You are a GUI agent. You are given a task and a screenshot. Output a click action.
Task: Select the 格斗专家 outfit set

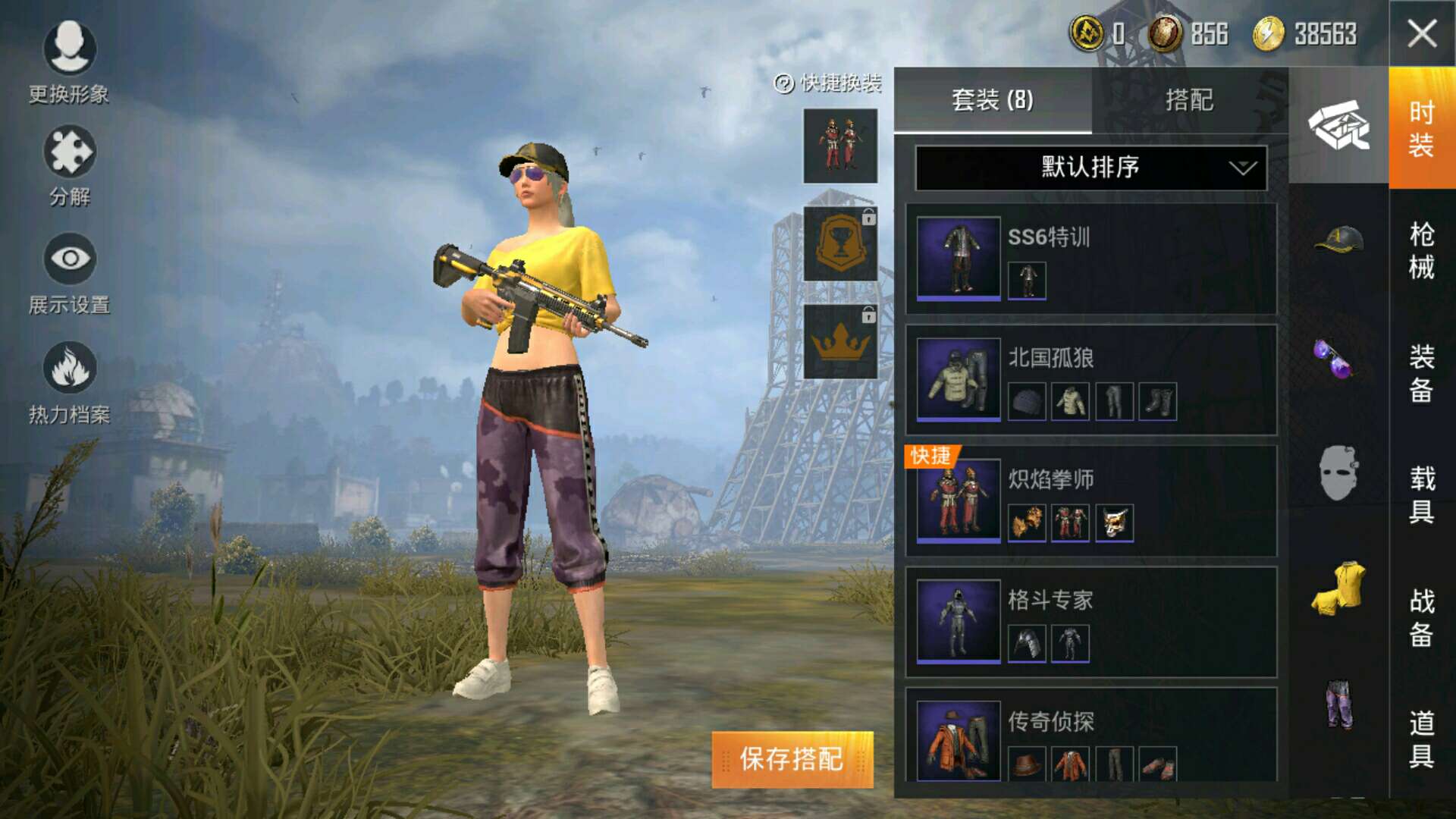[x=1090, y=622]
